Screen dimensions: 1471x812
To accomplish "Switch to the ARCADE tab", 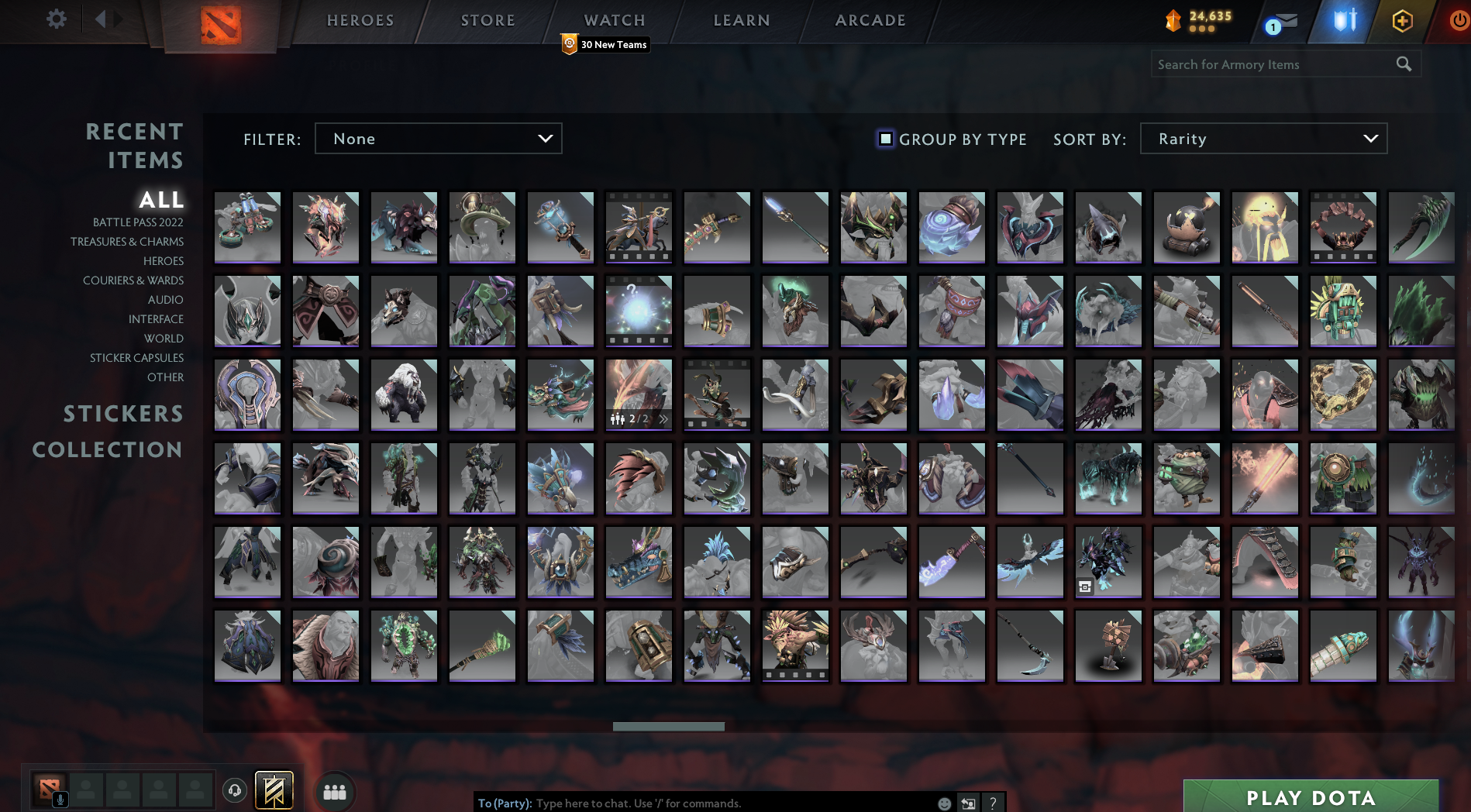I will [870, 20].
